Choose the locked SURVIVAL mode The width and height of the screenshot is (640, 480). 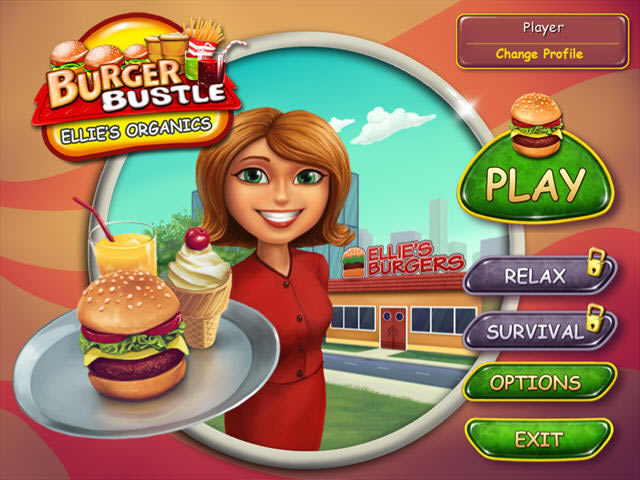click(x=535, y=331)
